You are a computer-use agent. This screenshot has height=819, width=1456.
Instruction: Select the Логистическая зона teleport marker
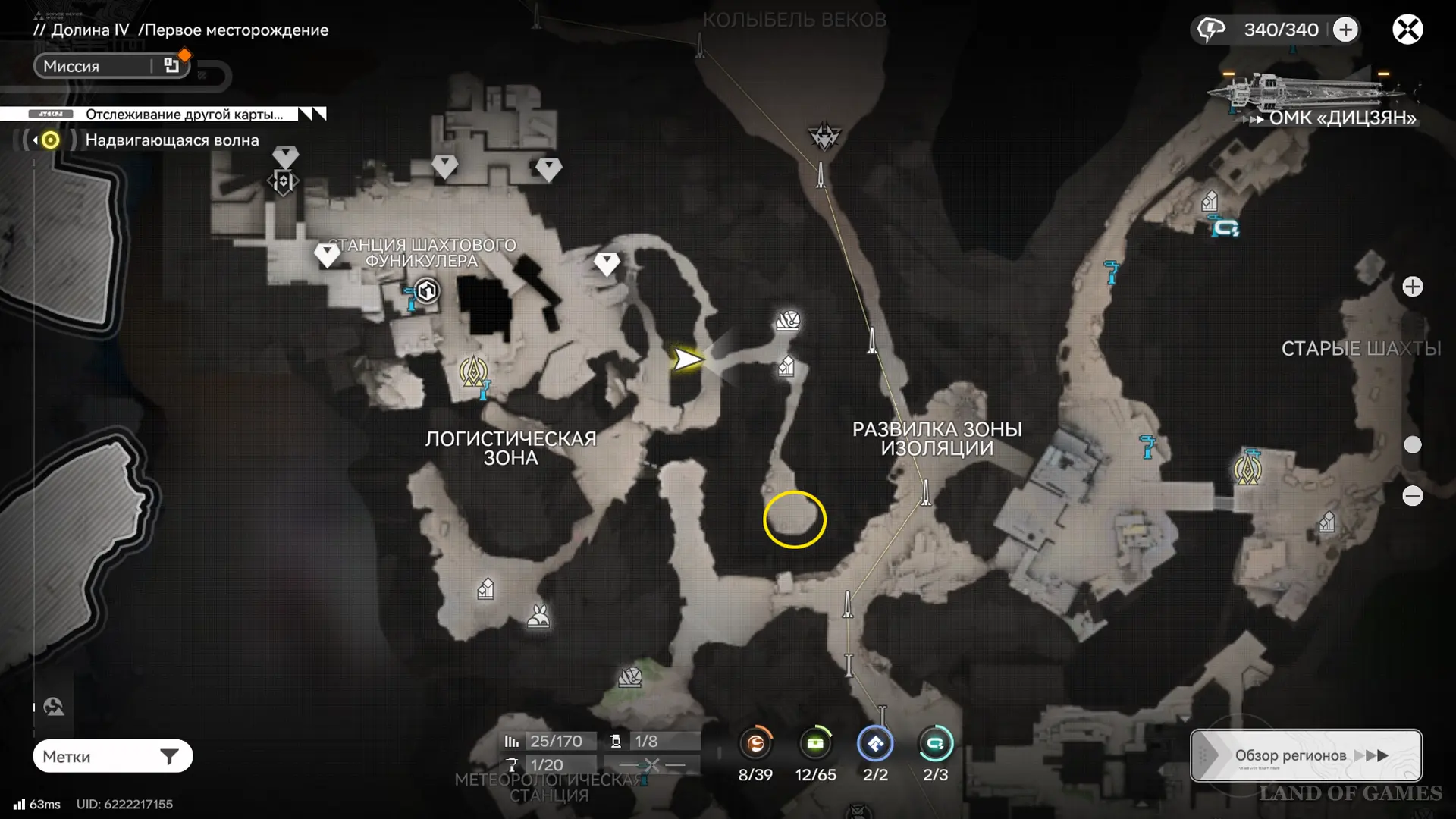pos(473,372)
